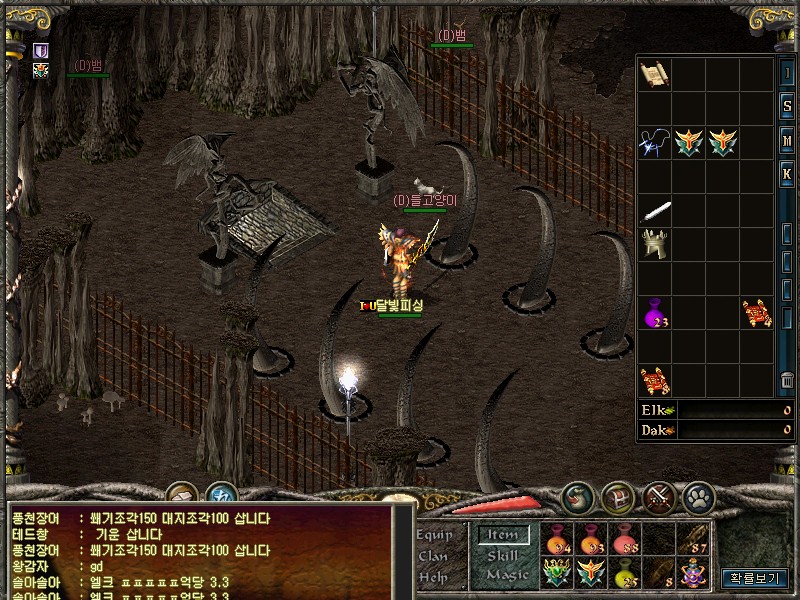Click the S side button

(x=787, y=104)
